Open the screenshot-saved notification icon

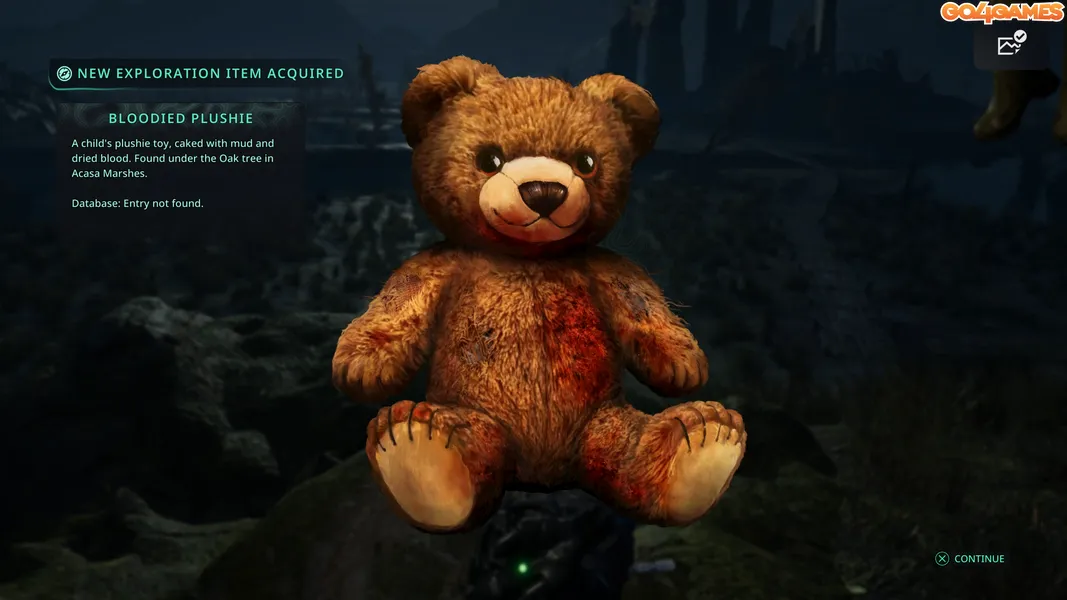pos(1011,44)
